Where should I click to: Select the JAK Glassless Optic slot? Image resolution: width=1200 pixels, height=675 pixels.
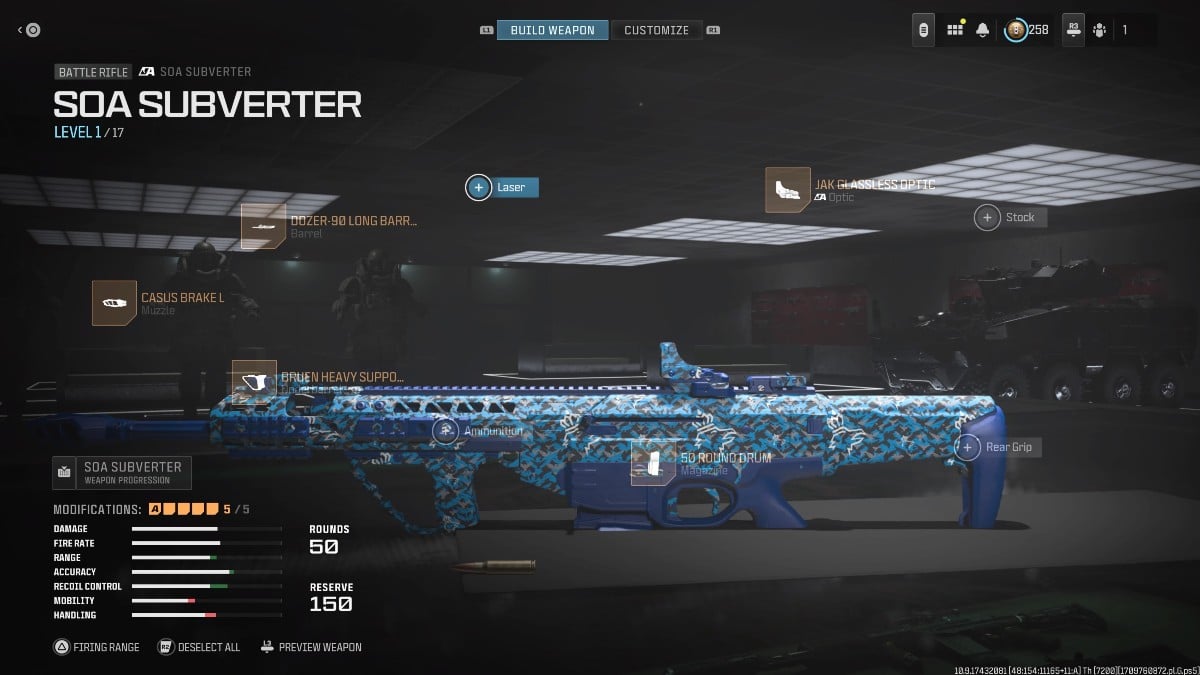tap(788, 190)
